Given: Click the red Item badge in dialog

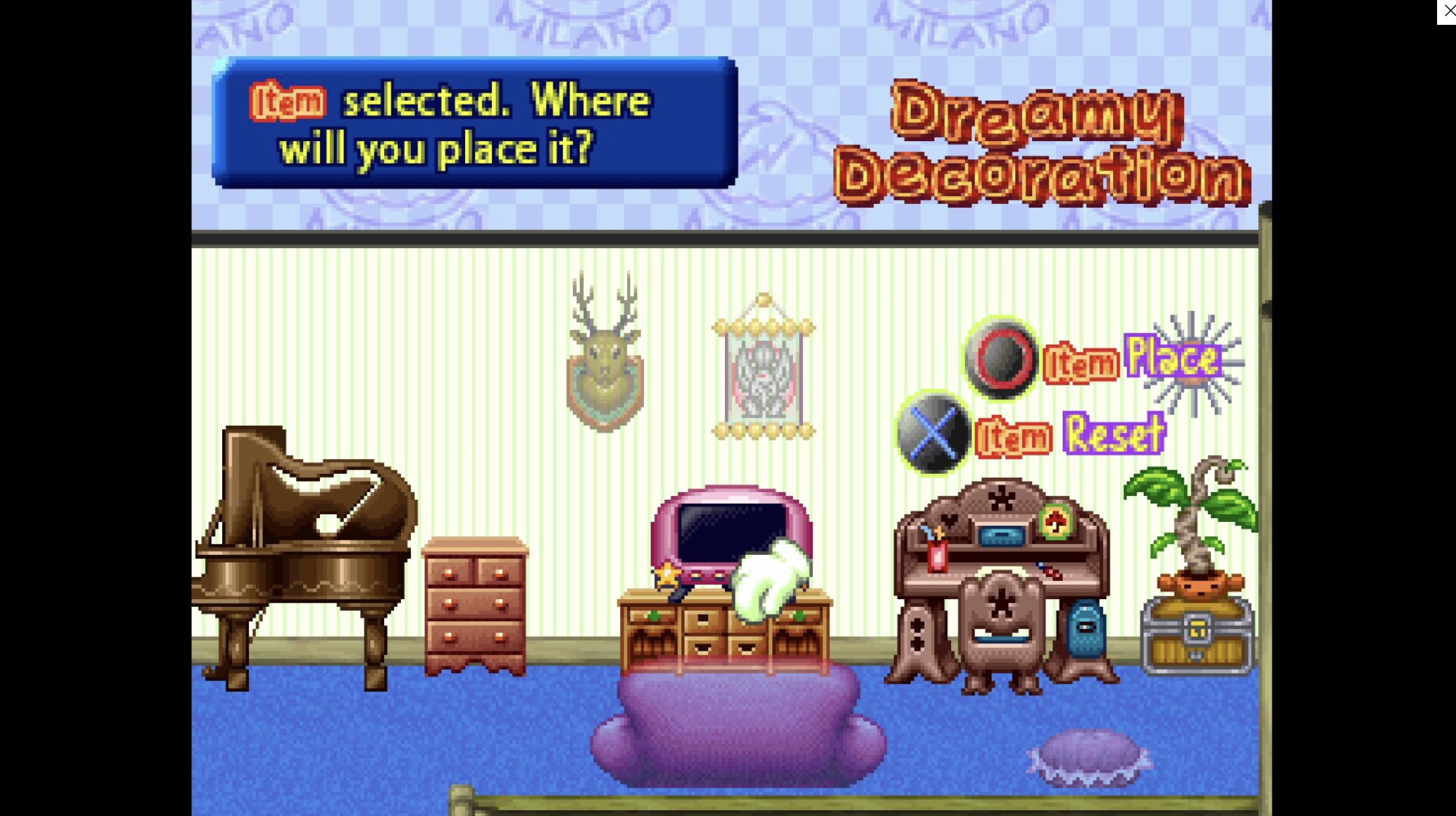Looking at the screenshot, I should (287, 99).
